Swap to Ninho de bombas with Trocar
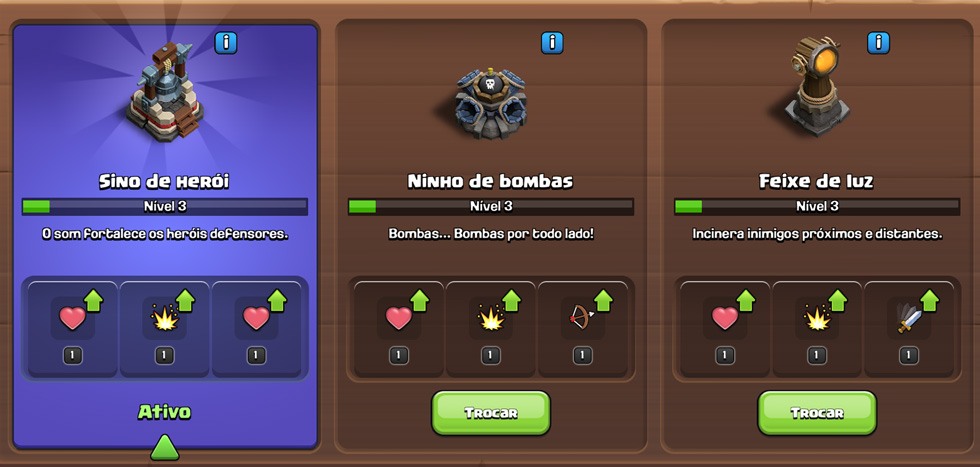980x467 pixels. coord(491,412)
